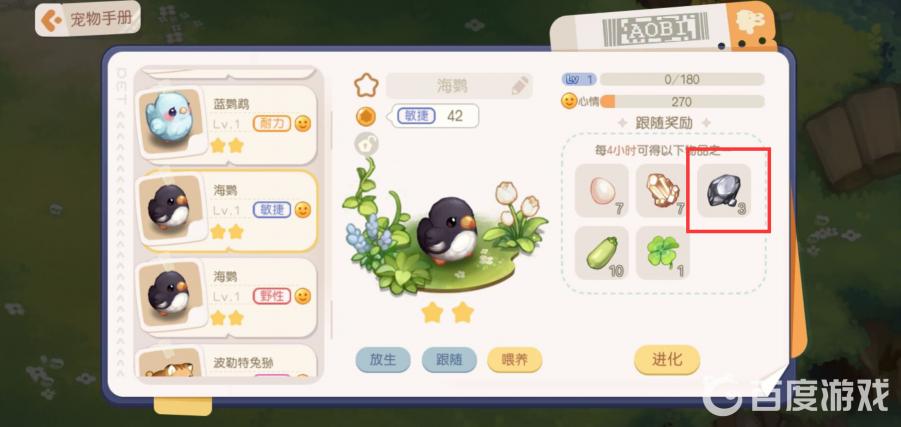Inspect the amber crystal reward item
Viewport: 901px width, 427px height.
coord(663,190)
